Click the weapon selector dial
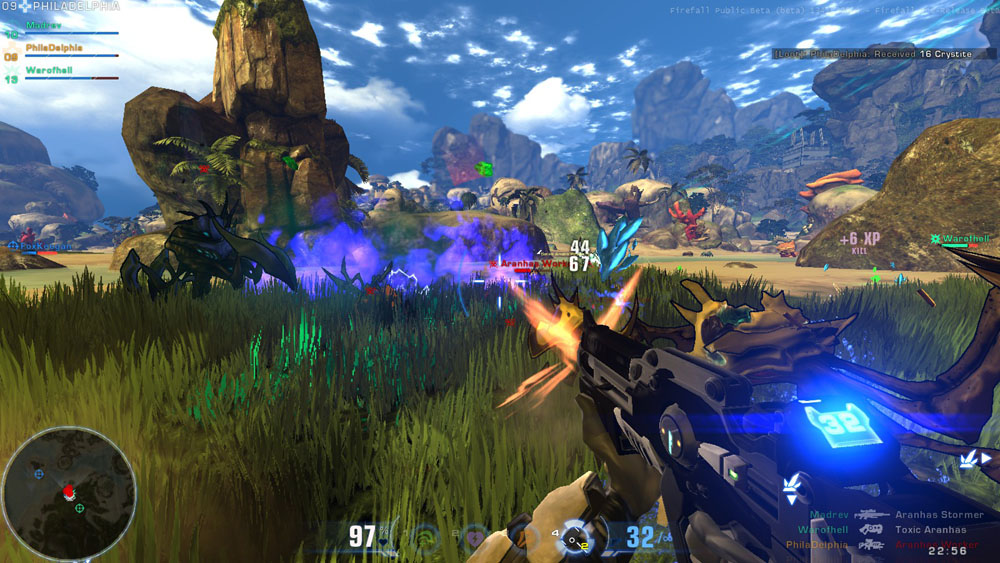This screenshot has width=1000, height=563. [x=574, y=538]
